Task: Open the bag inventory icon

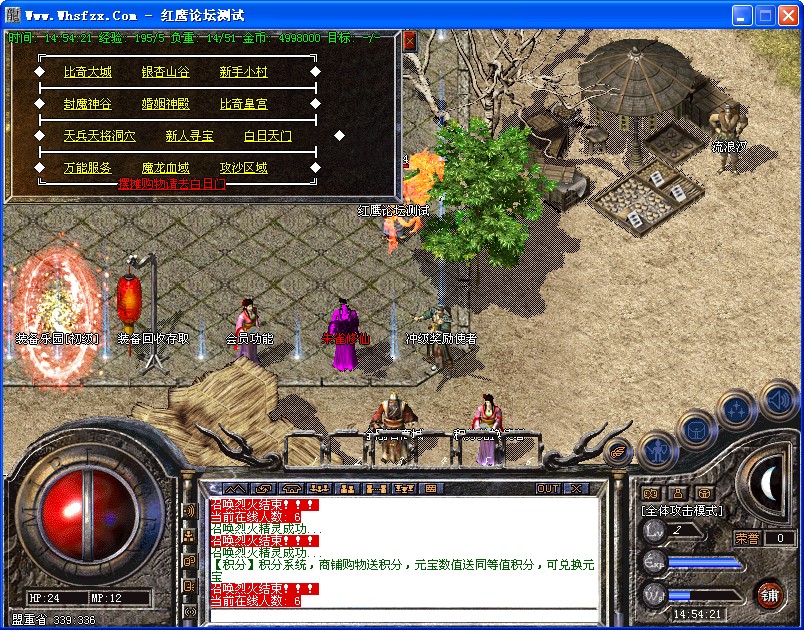Action: coord(697,429)
